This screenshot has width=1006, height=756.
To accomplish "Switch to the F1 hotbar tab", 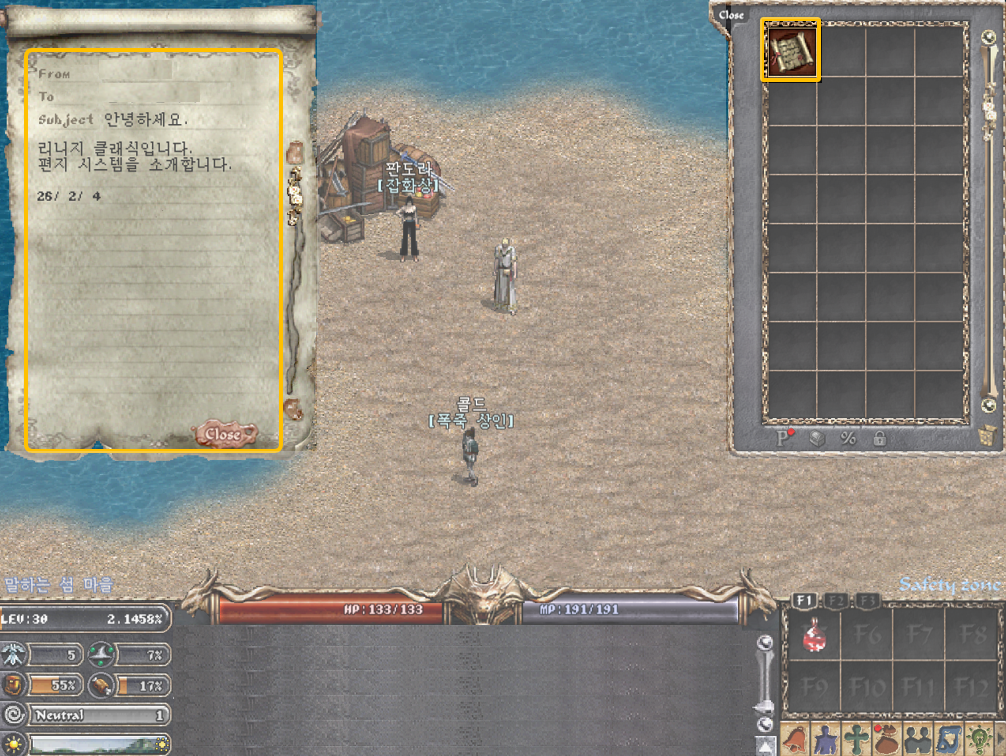I will point(804,600).
